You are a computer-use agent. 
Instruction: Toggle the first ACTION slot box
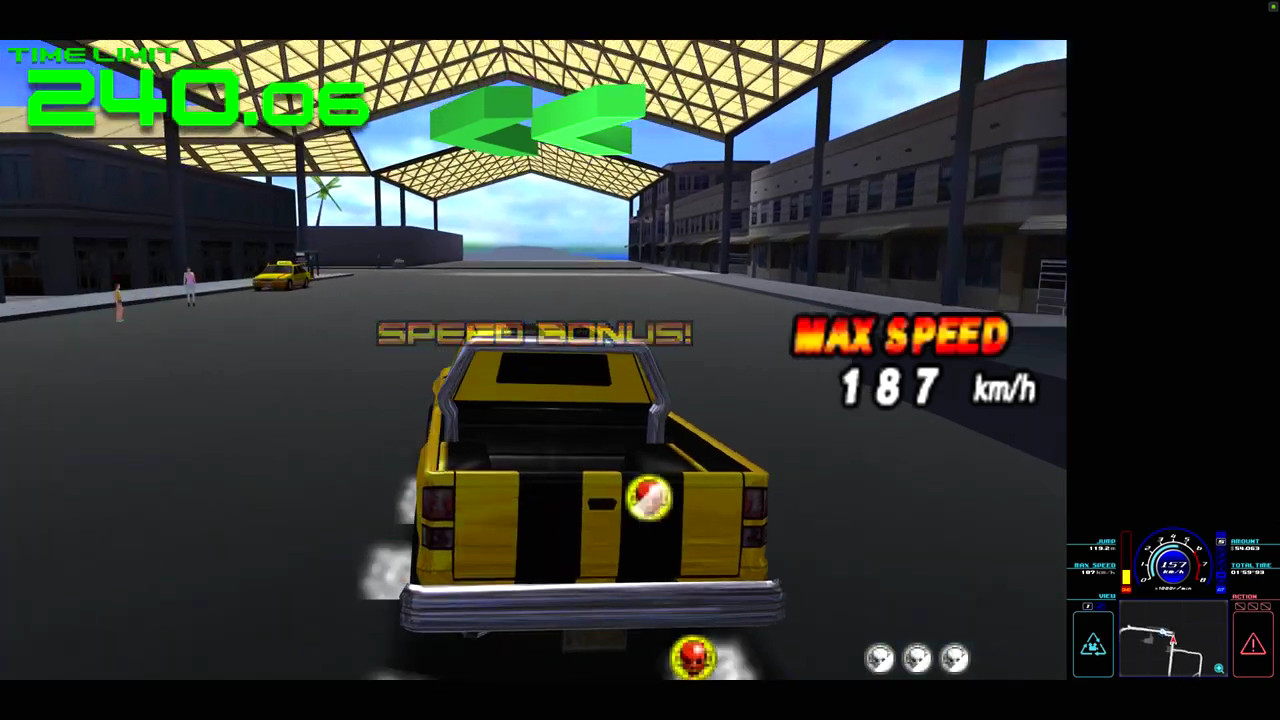tap(1240, 607)
